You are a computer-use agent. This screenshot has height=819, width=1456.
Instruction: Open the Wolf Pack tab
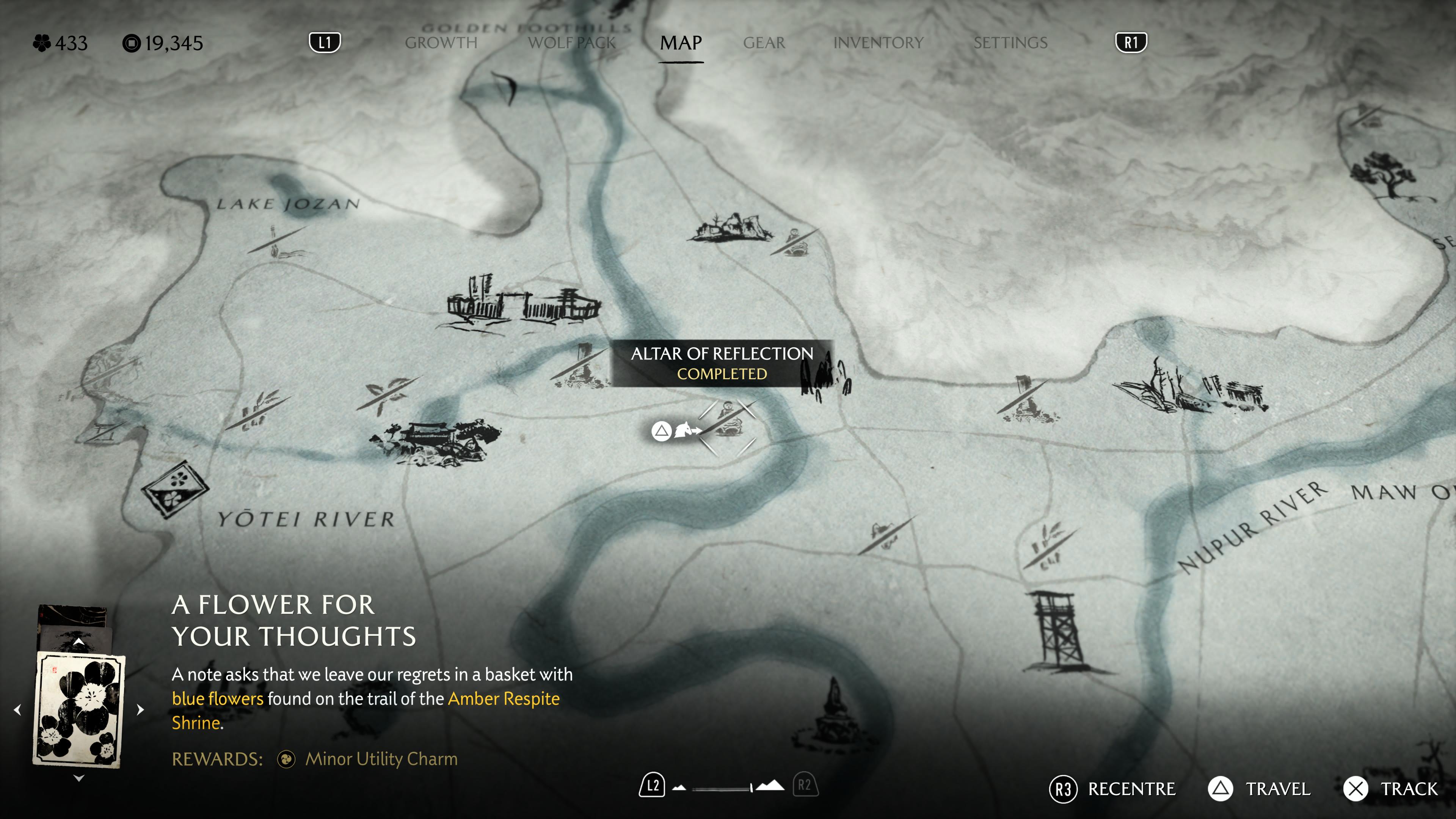(x=571, y=43)
